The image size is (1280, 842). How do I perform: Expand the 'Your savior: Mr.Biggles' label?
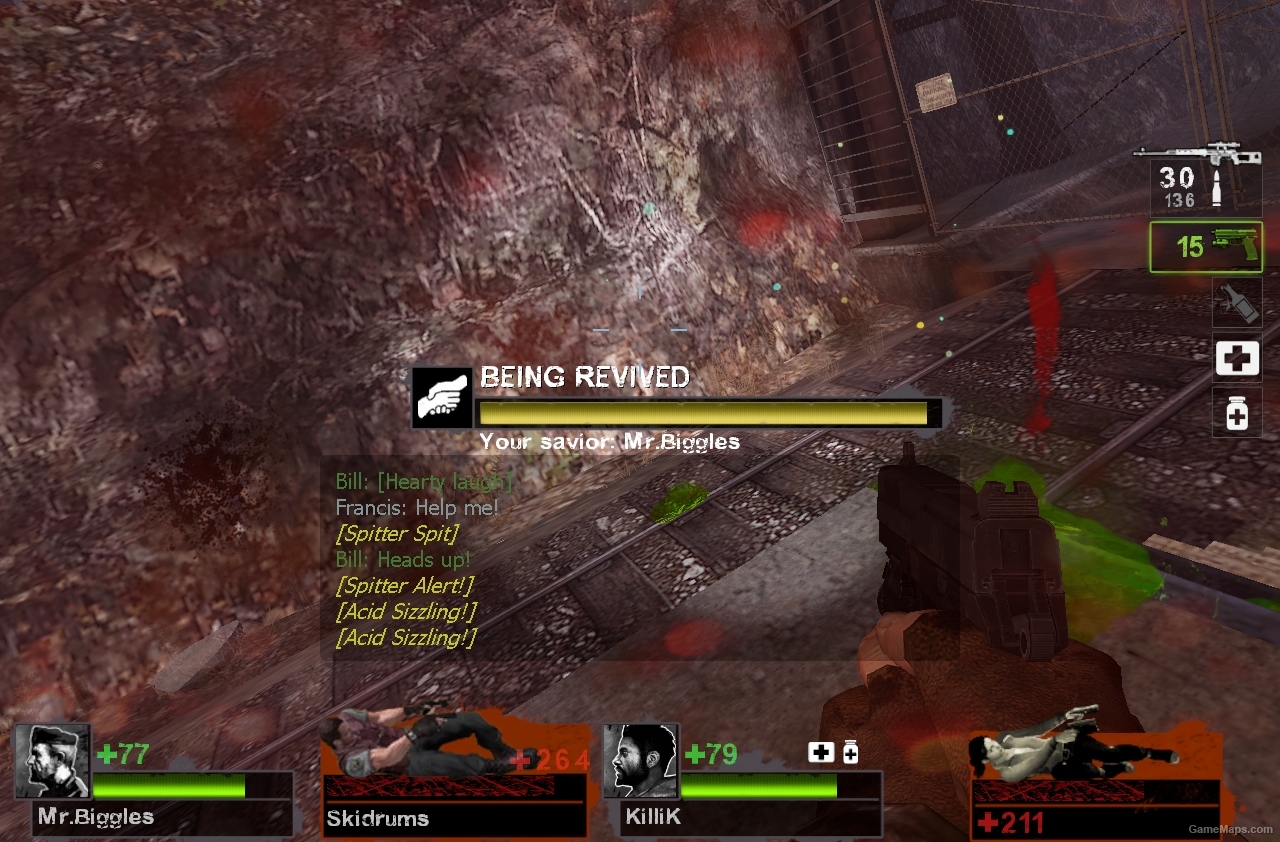click(x=610, y=441)
